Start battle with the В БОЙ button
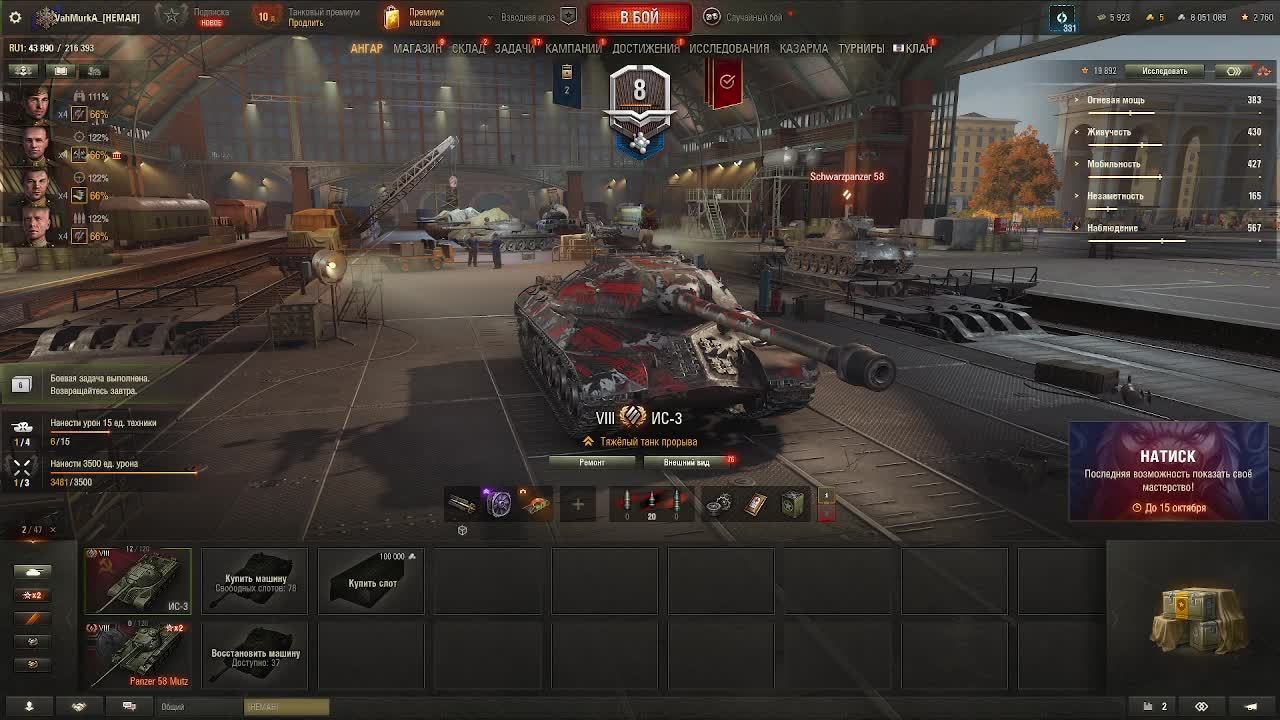The image size is (1280, 720). [639, 18]
